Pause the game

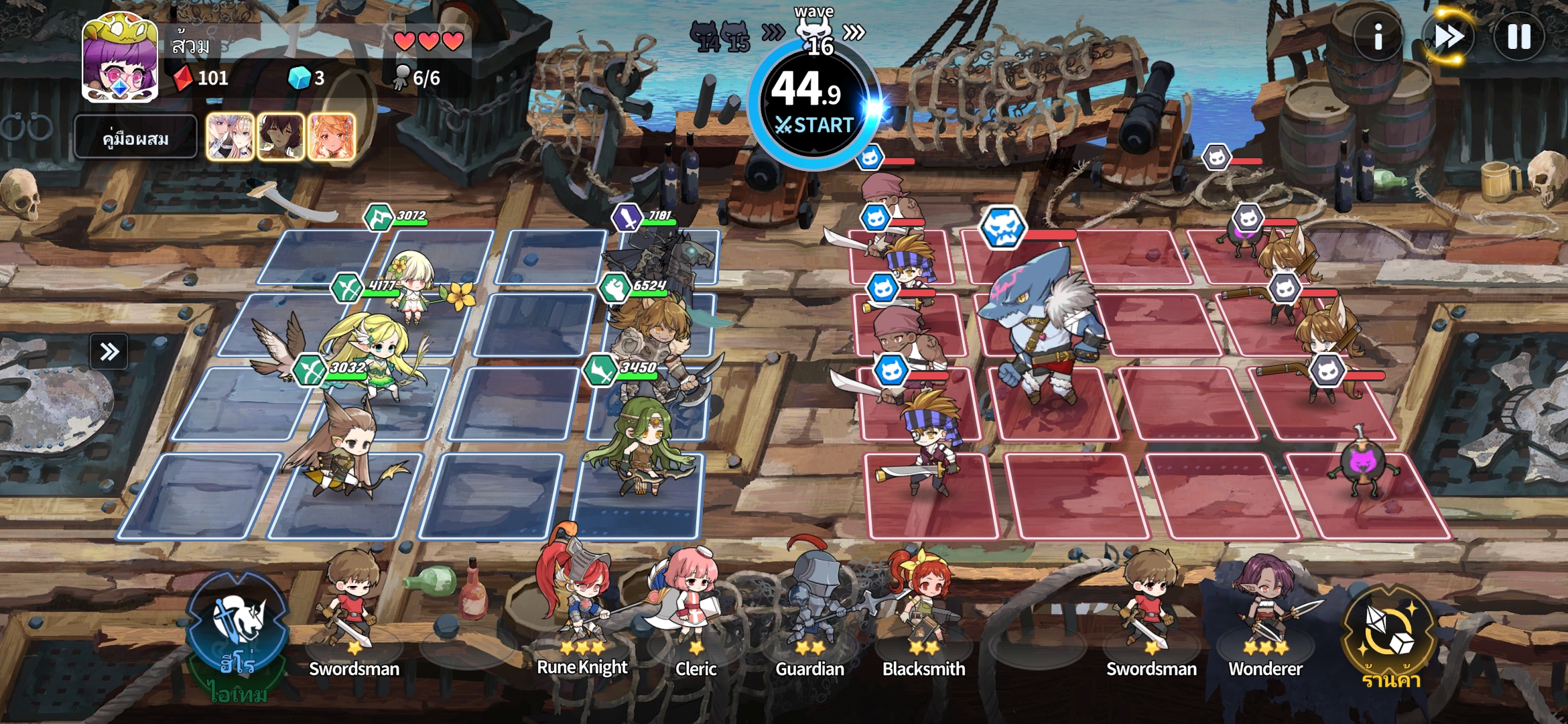(1518, 37)
